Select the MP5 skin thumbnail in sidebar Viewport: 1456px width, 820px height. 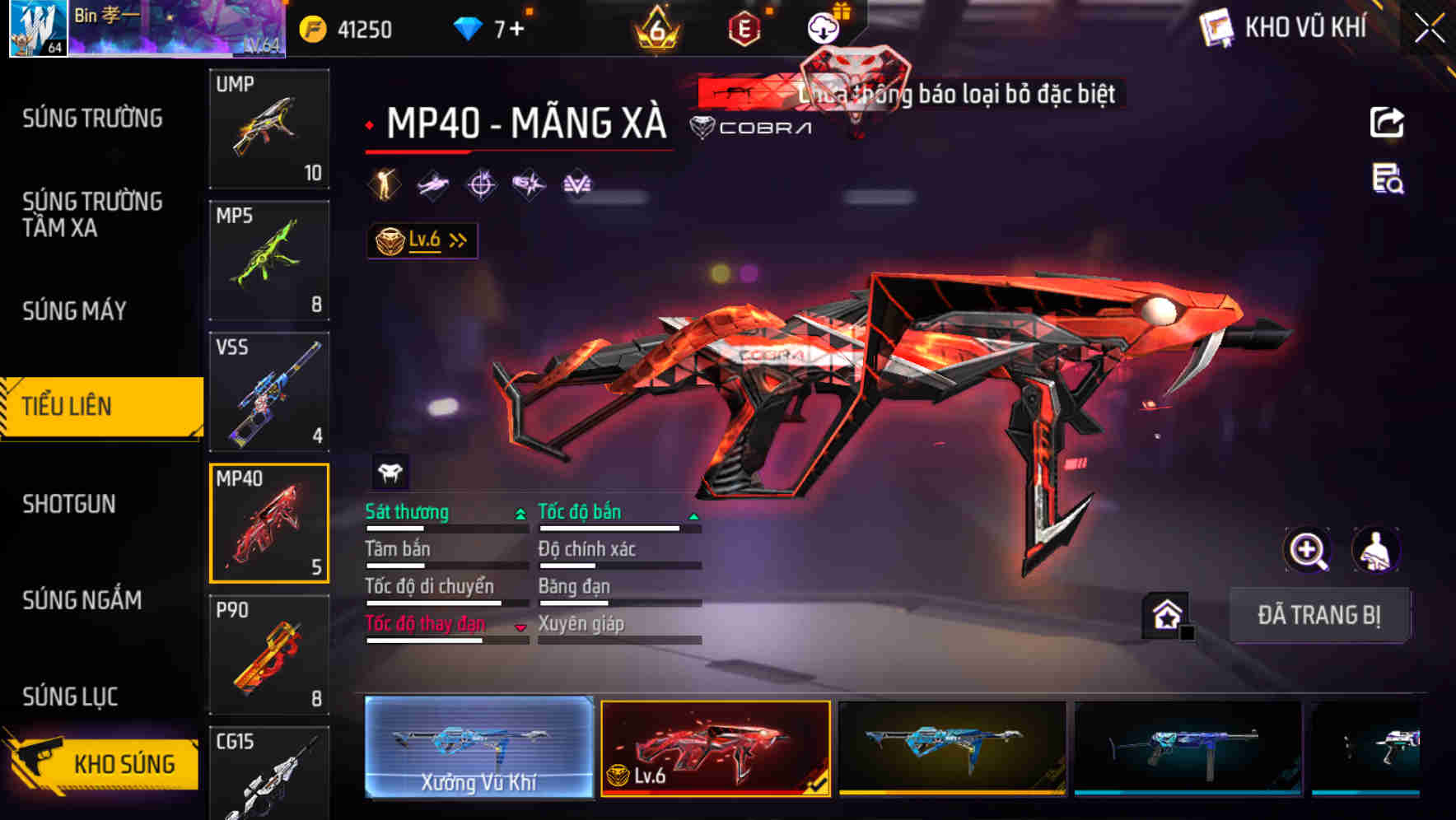(268, 259)
